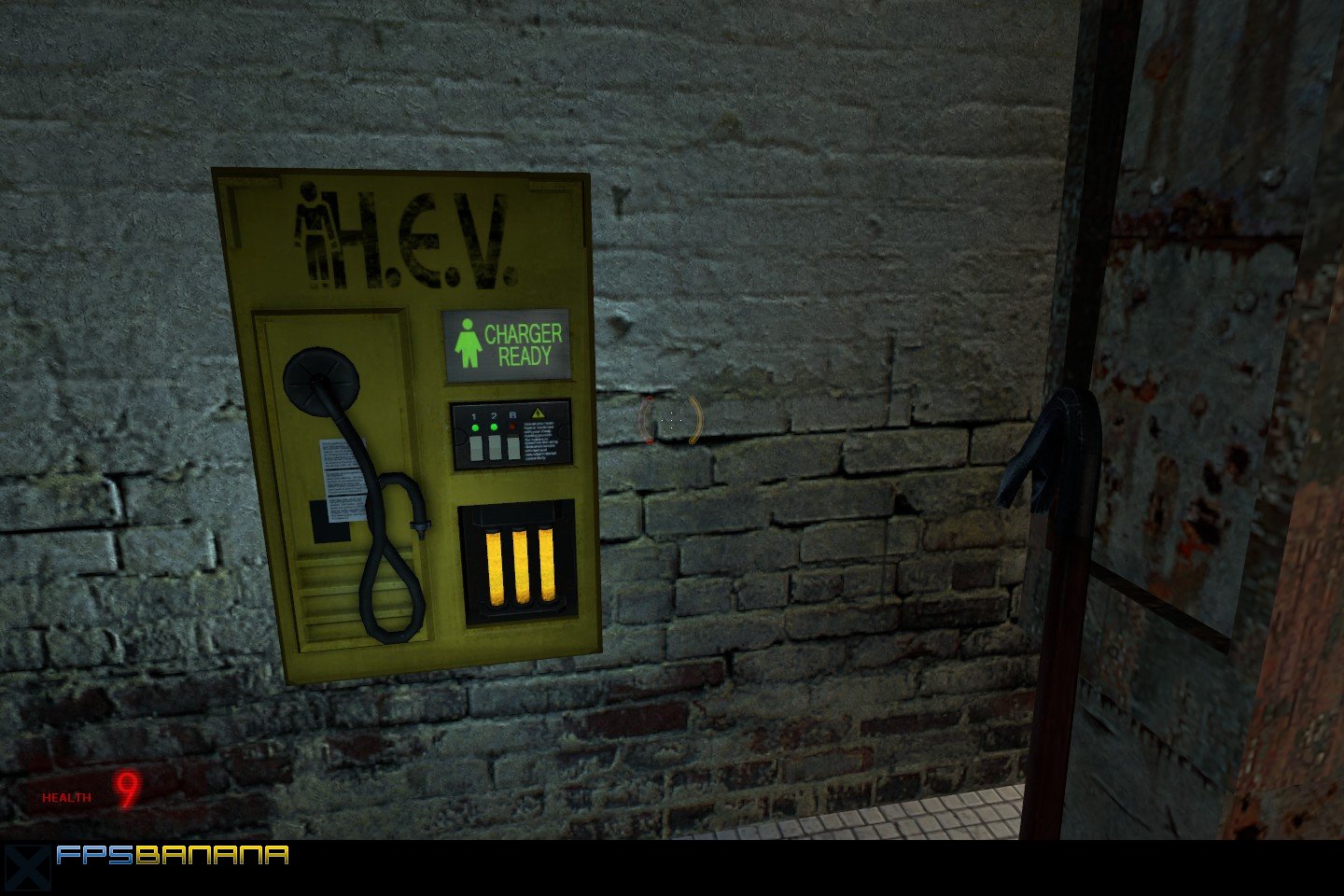This screenshot has width=1344, height=896.
Task: Flip the first gray breaker switch
Action: click(x=477, y=449)
